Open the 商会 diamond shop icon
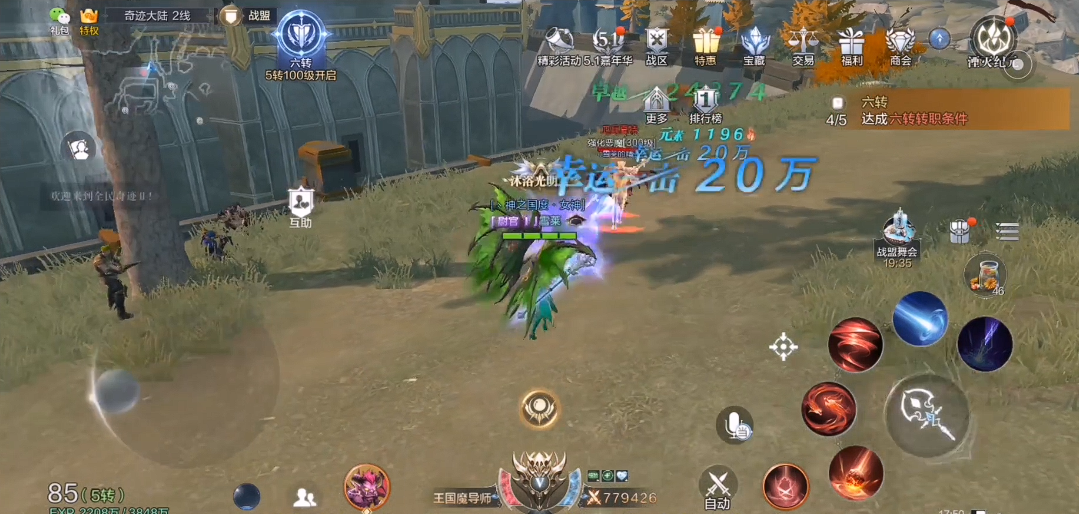 [901, 42]
